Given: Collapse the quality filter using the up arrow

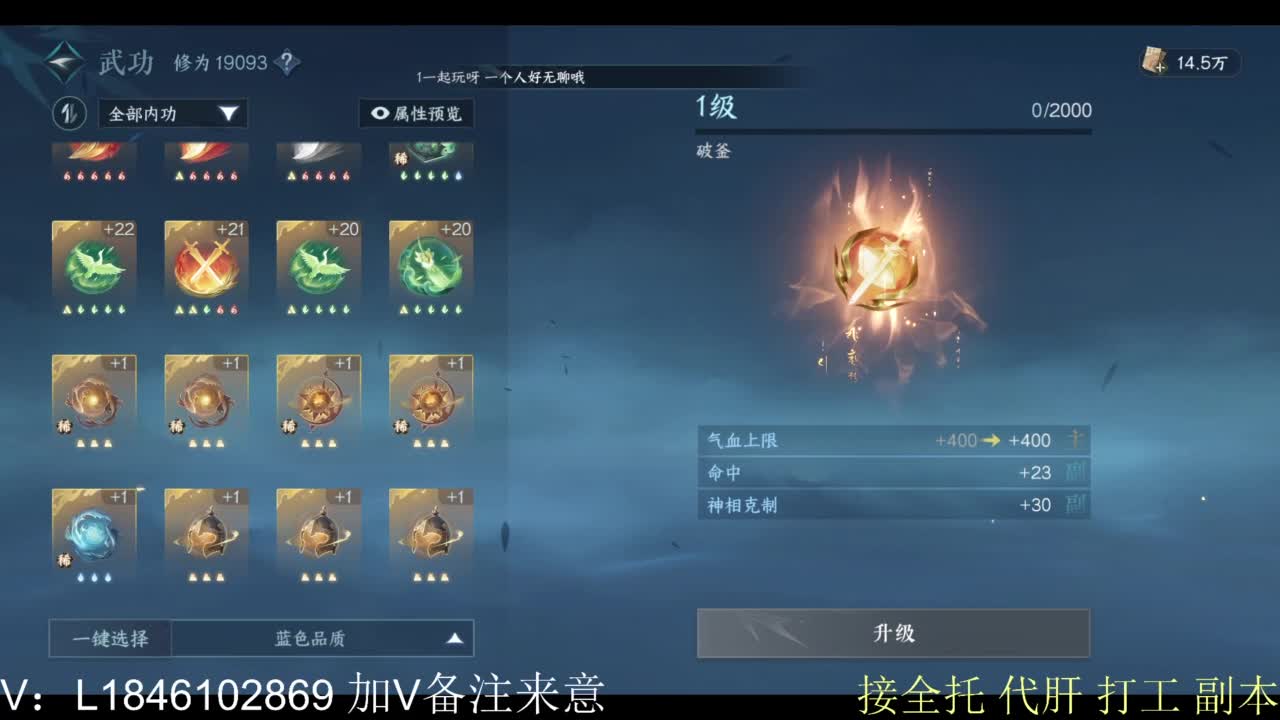Looking at the screenshot, I should [x=455, y=637].
